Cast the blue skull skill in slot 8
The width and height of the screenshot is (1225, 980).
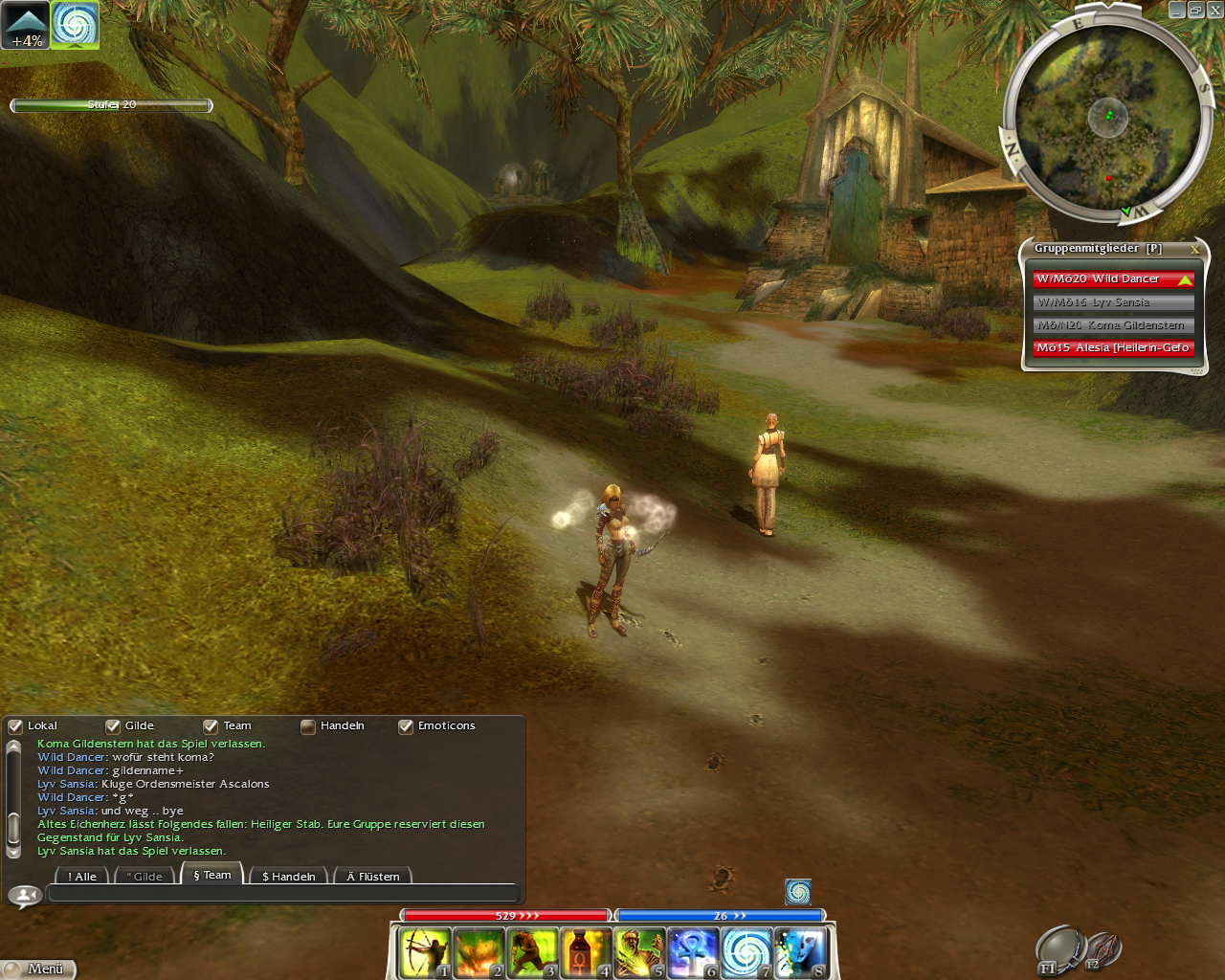click(x=799, y=952)
